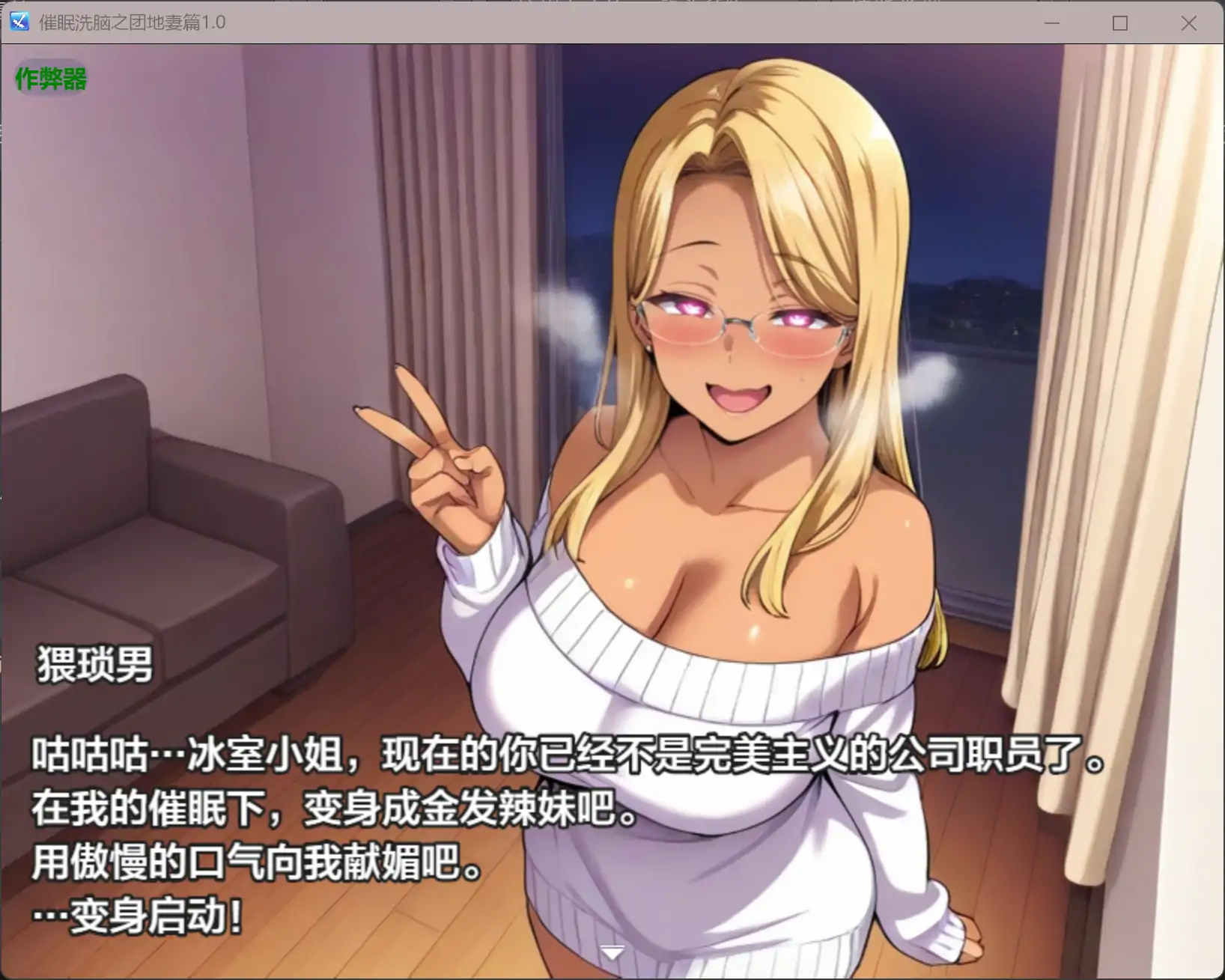Maximize the game window
Viewport: 1225px width, 980px height.
pyautogui.click(x=1120, y=23)
